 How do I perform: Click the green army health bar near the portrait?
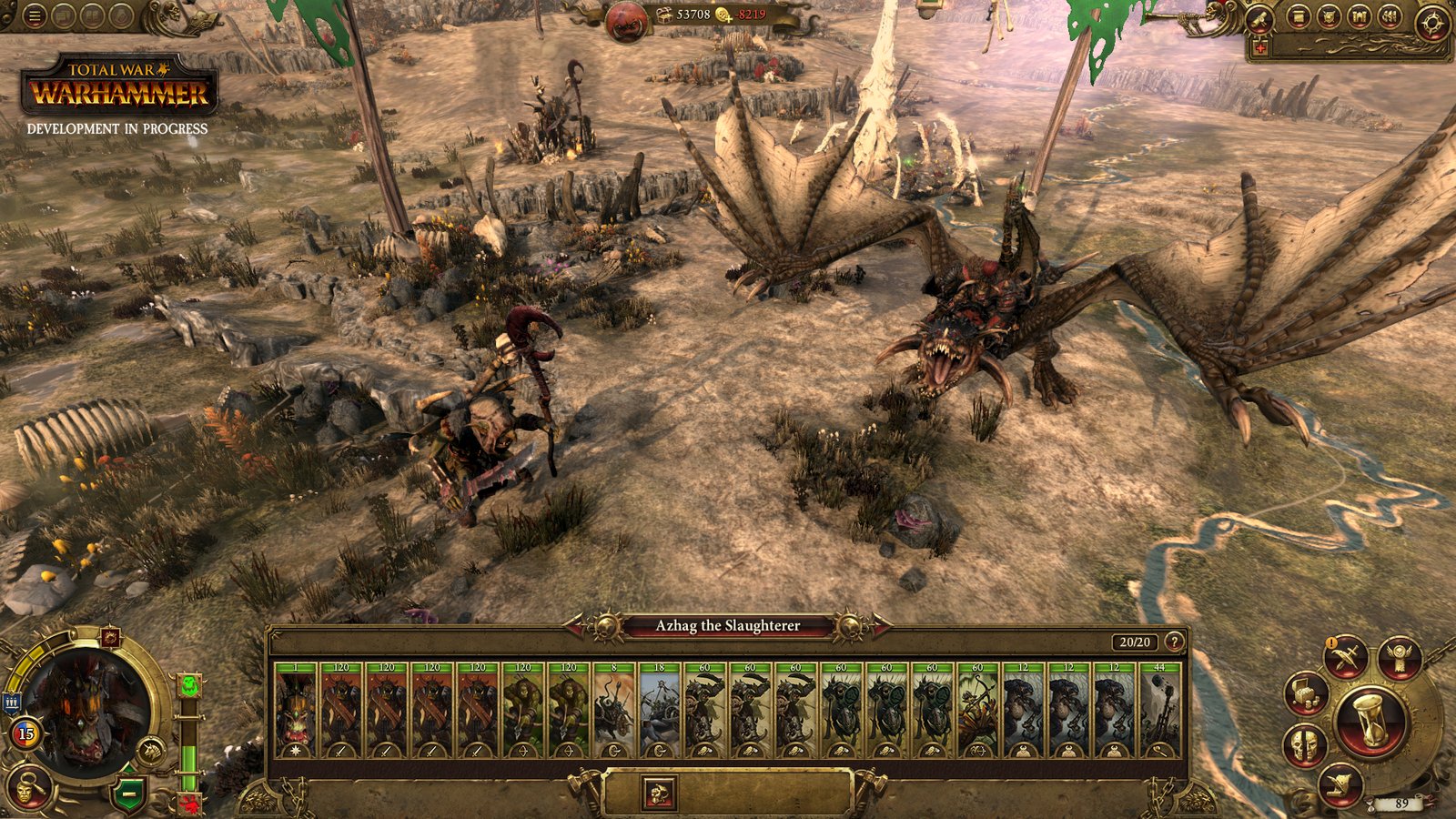coord(188,766)
